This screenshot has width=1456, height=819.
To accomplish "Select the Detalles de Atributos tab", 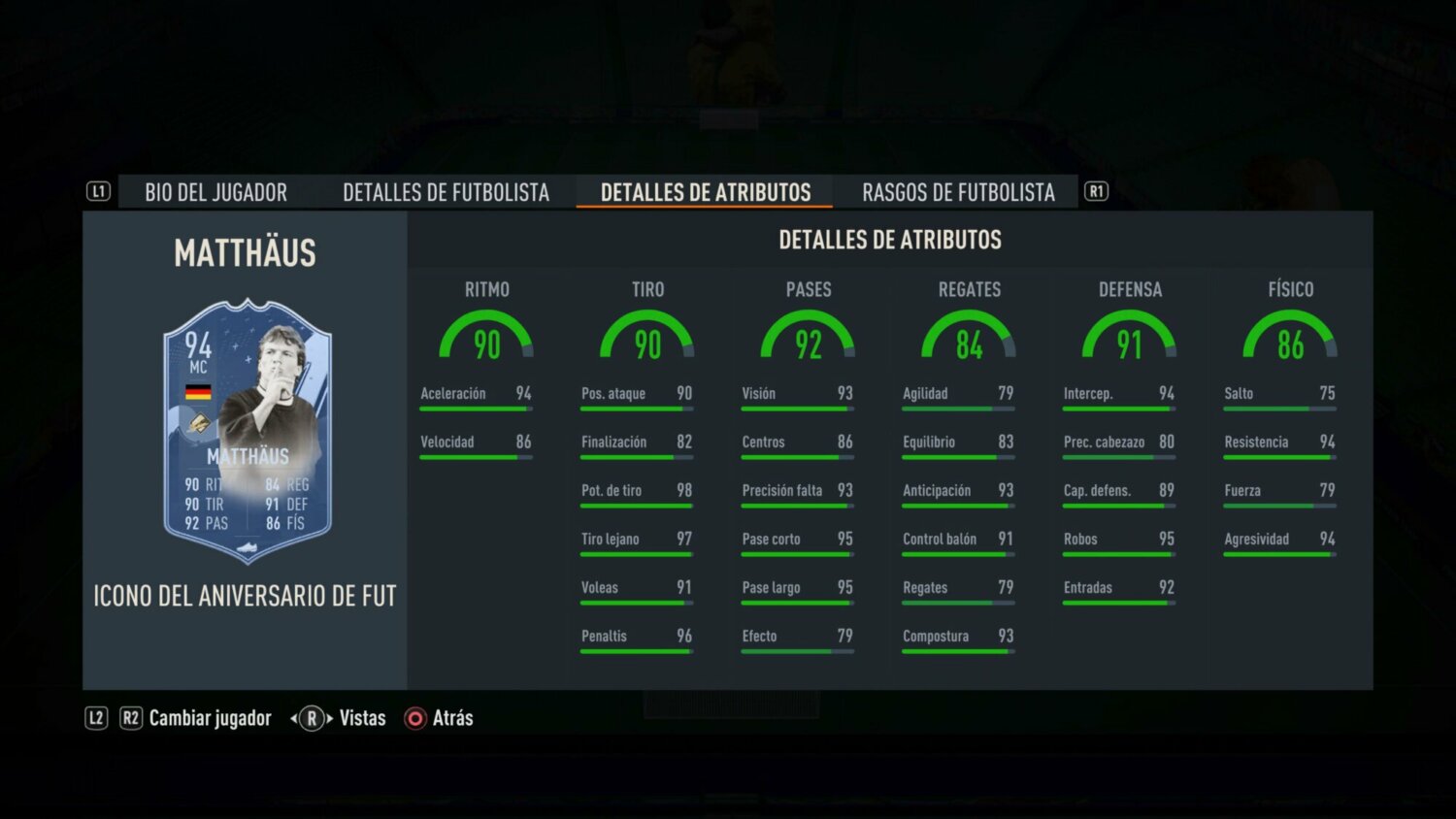I will tap(705, 192).
